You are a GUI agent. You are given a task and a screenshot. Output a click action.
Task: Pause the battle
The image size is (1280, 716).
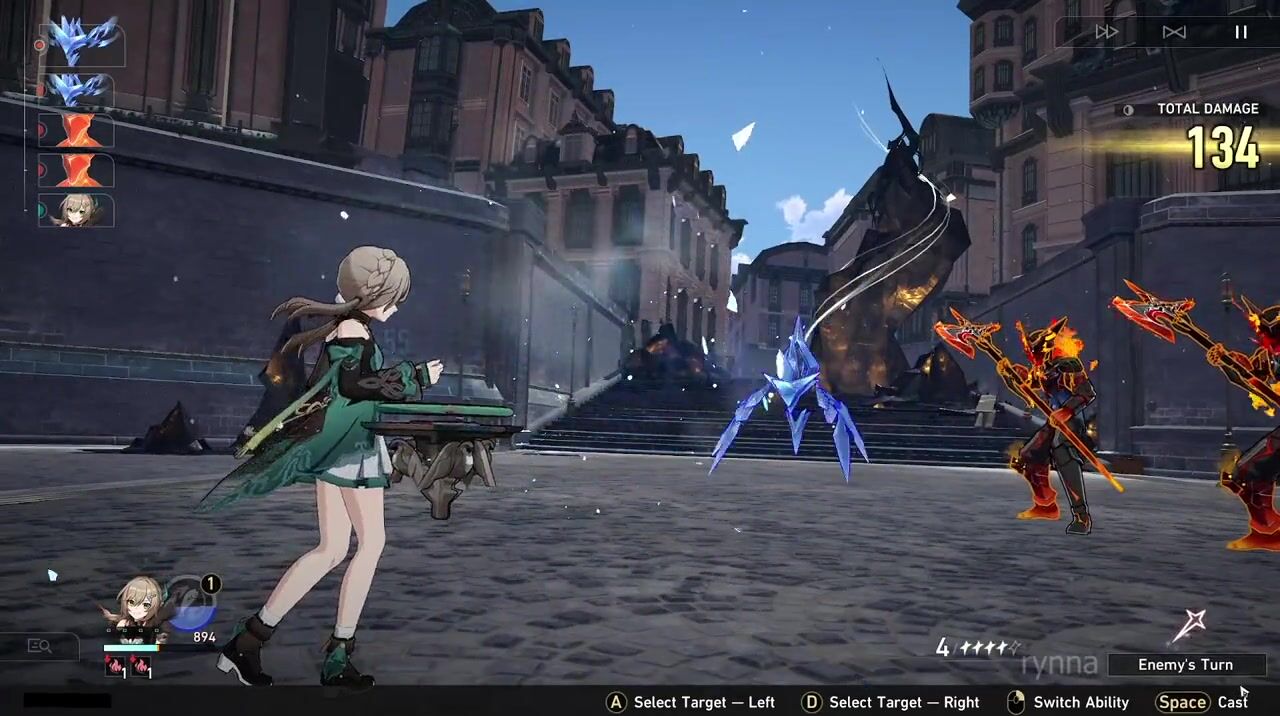(1241, 32)
